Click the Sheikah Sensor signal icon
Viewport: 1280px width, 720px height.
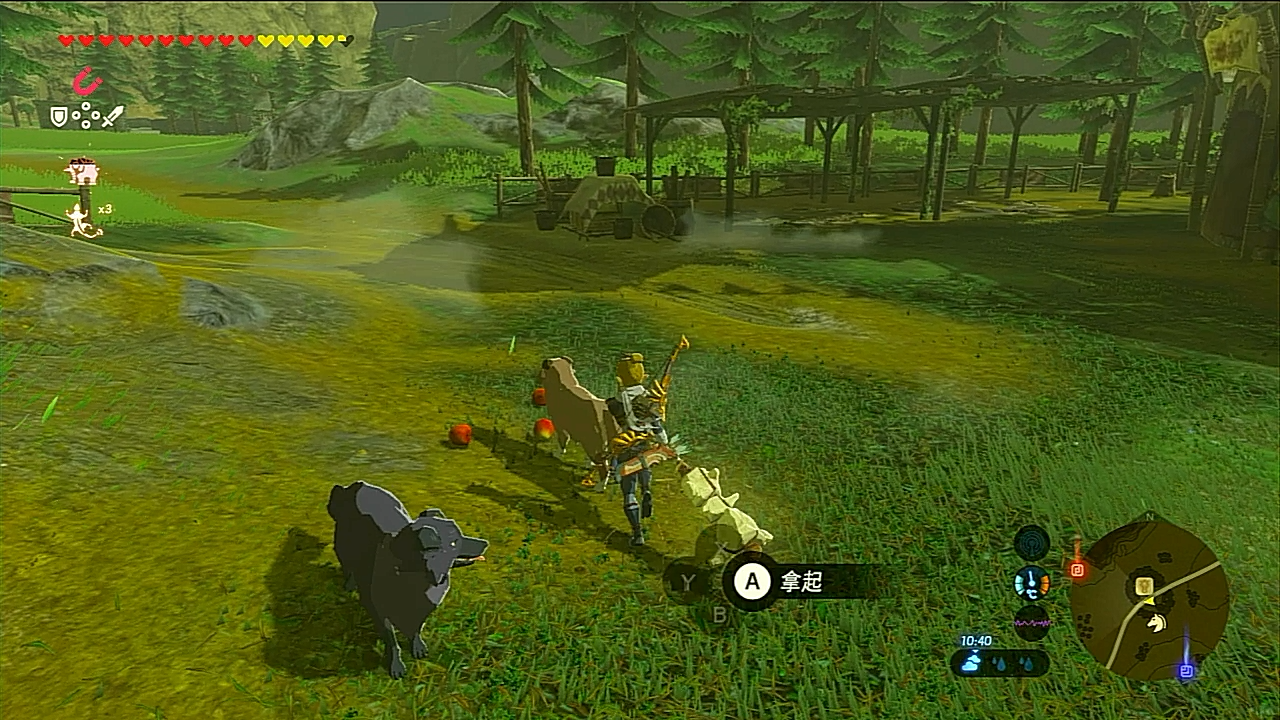1031,544
